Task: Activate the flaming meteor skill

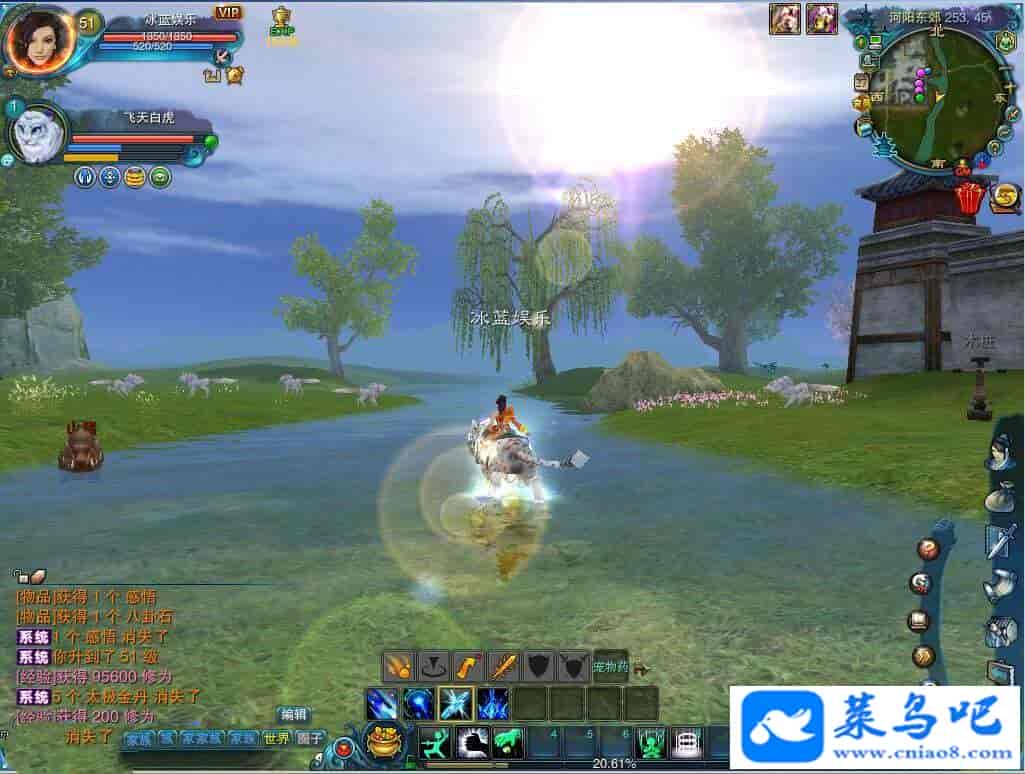Action: (400, 665)
